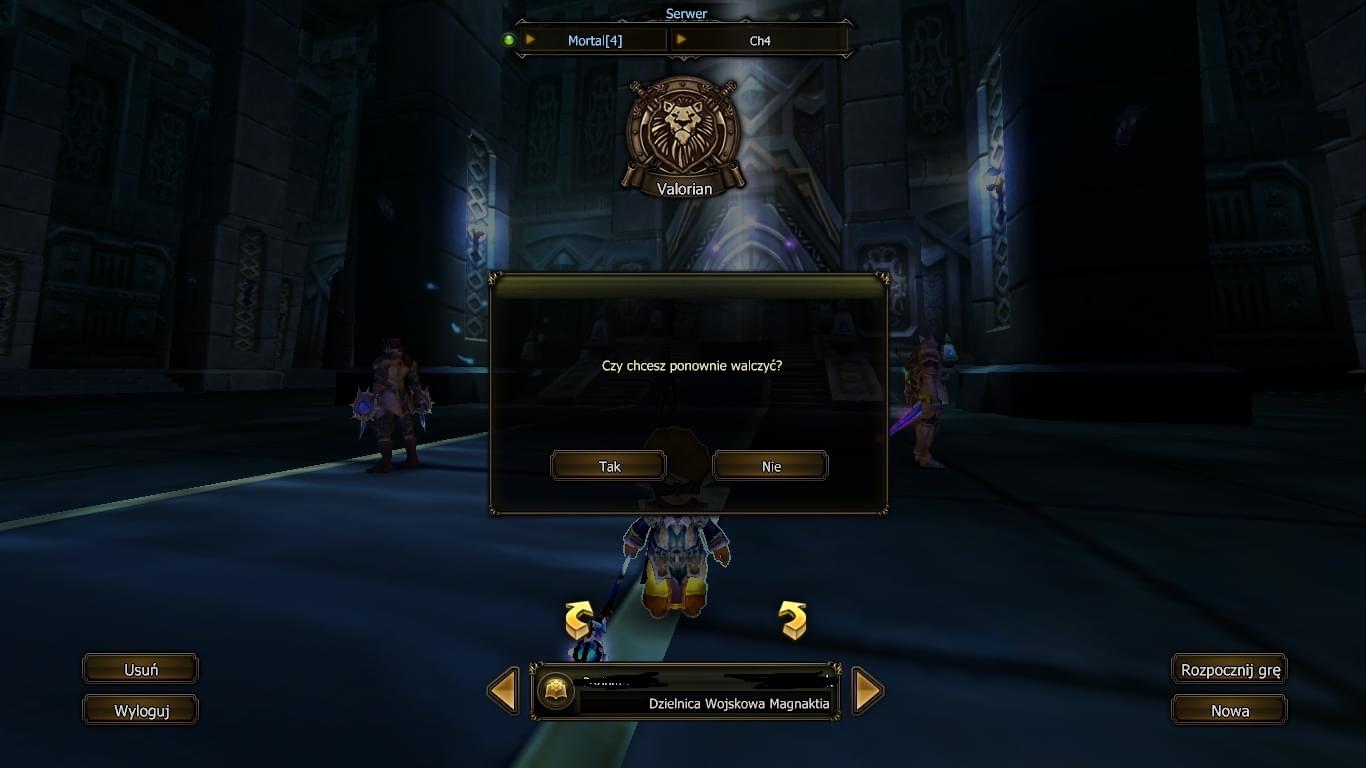
Task: Confirm with the Tak button
Action: click(609, 466)
